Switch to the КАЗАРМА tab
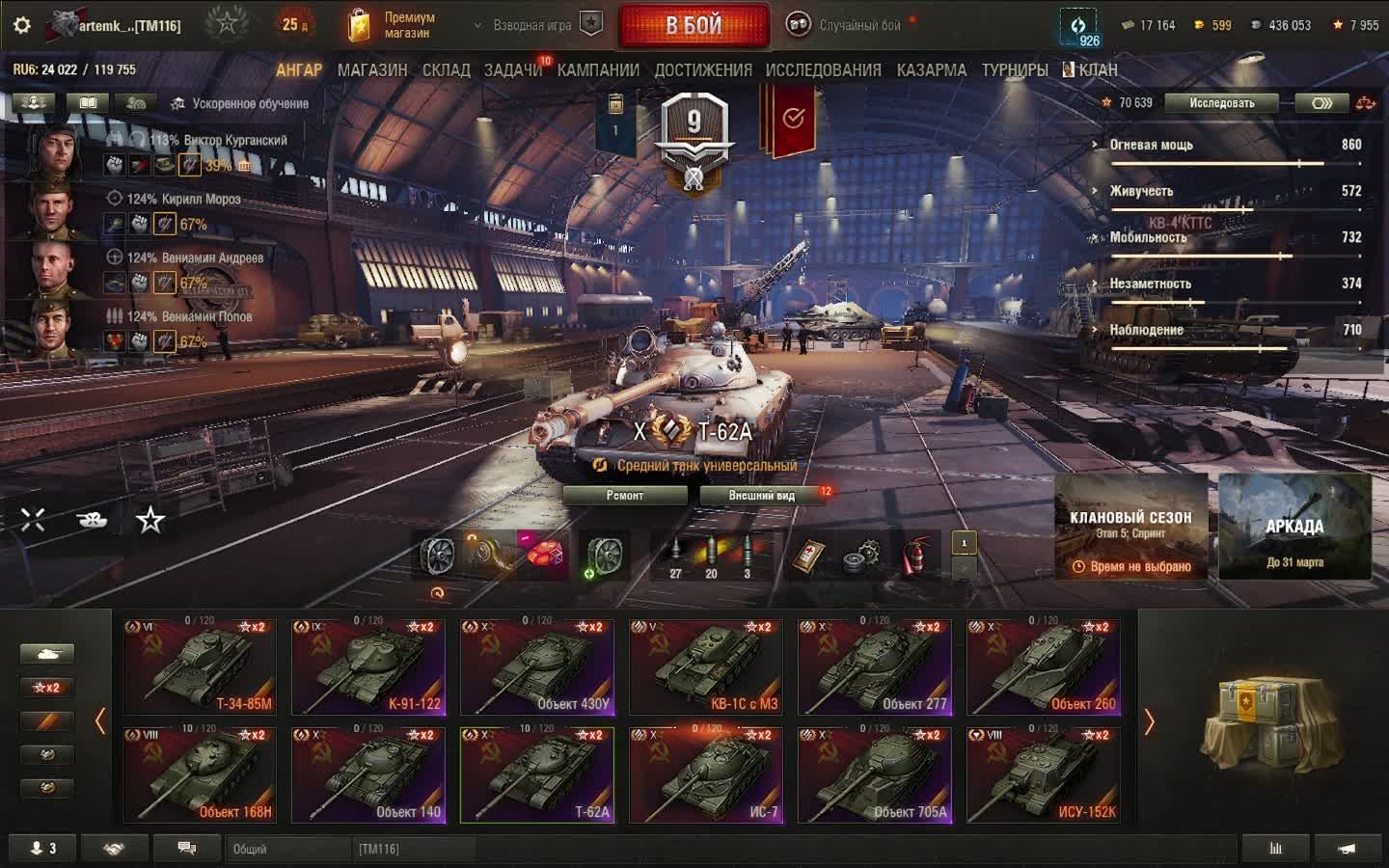The width and height of the screenshot is (1389, 868). tap(931, 70)
